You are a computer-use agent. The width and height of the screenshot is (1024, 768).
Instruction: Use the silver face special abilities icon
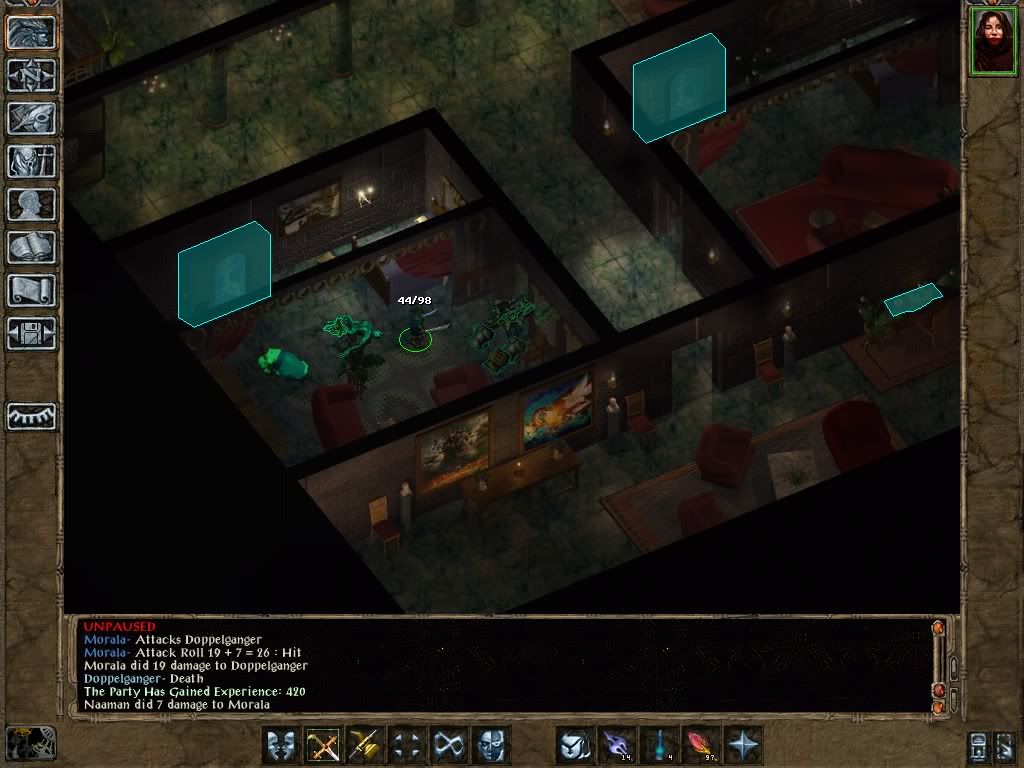click(491, 745)
